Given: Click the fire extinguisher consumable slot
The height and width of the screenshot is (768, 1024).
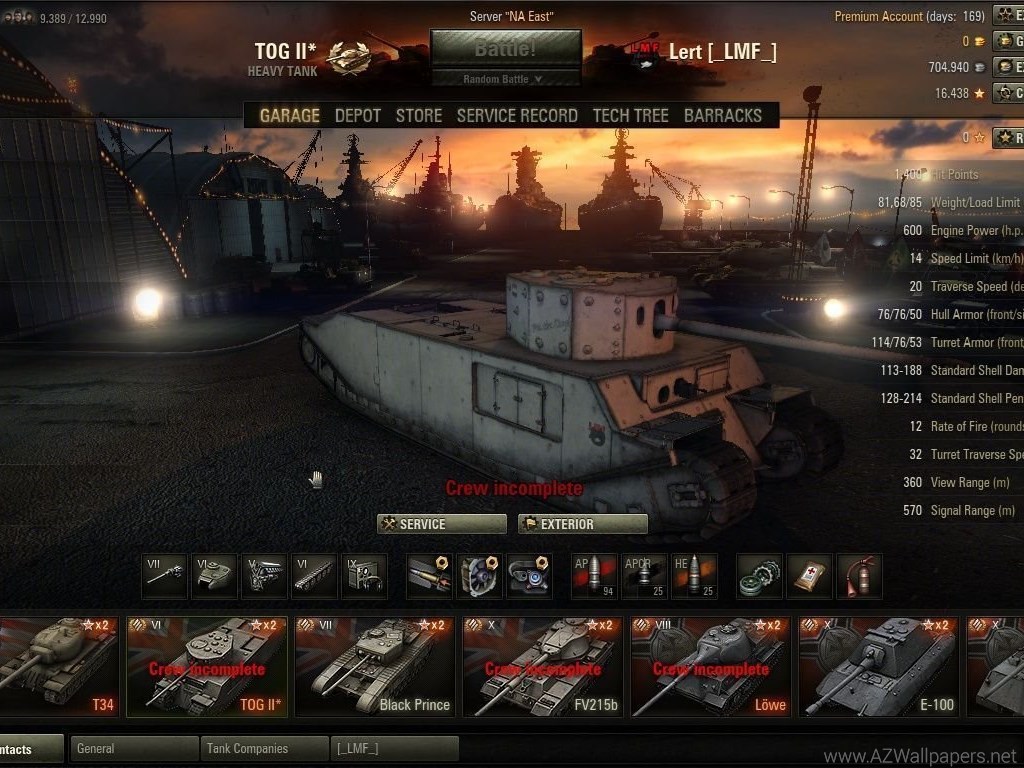Looking at the screenshot, I should [859, 576].
